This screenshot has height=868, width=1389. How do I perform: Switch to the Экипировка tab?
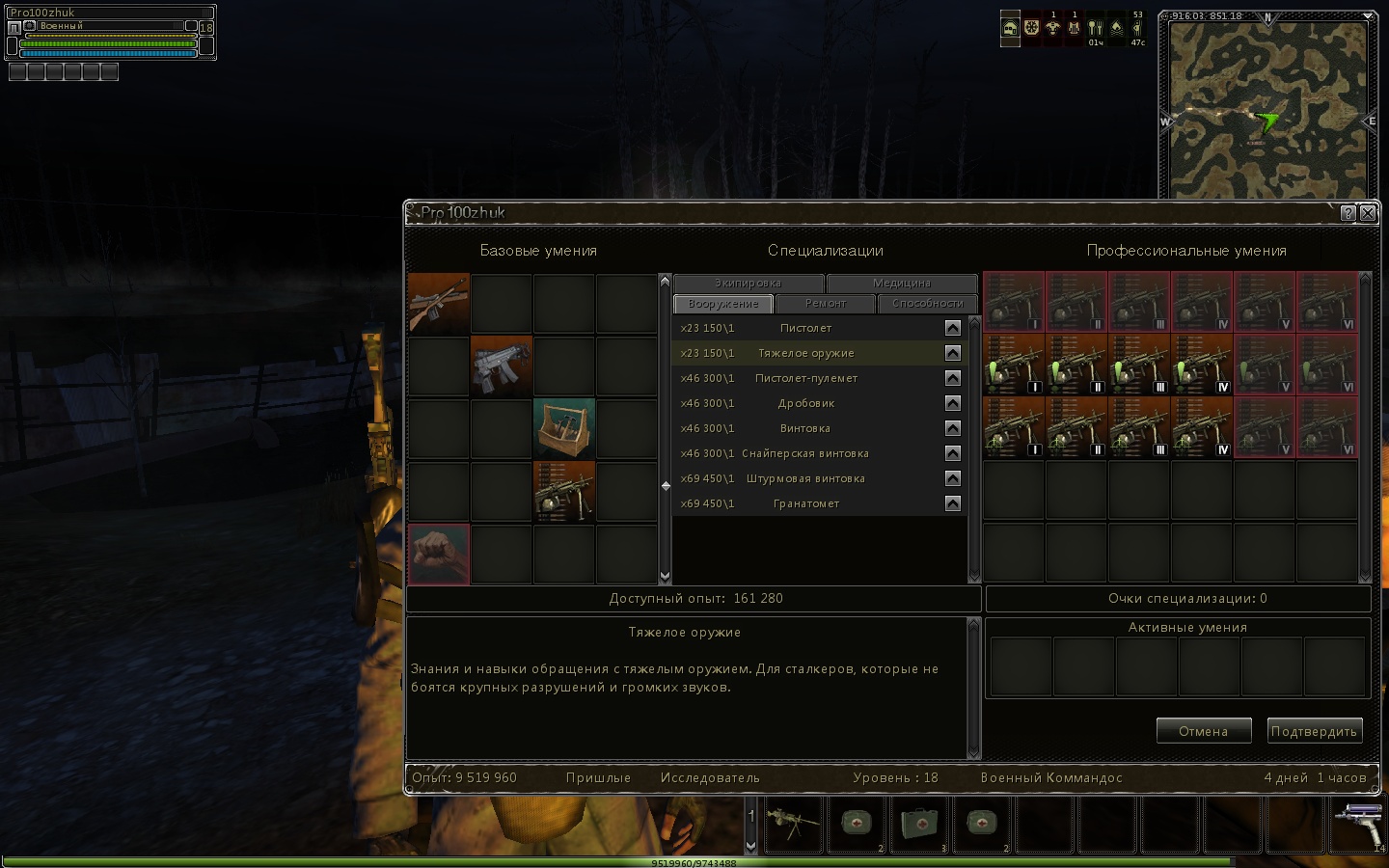tap(749, 284)
